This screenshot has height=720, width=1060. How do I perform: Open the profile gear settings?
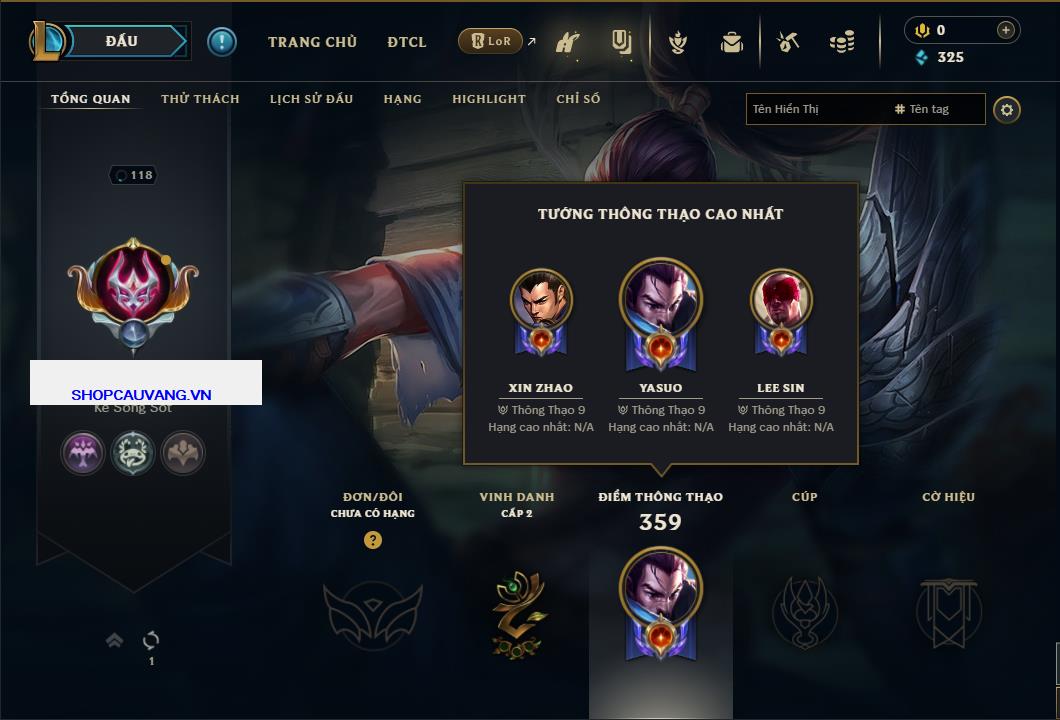pos(1007,109)
